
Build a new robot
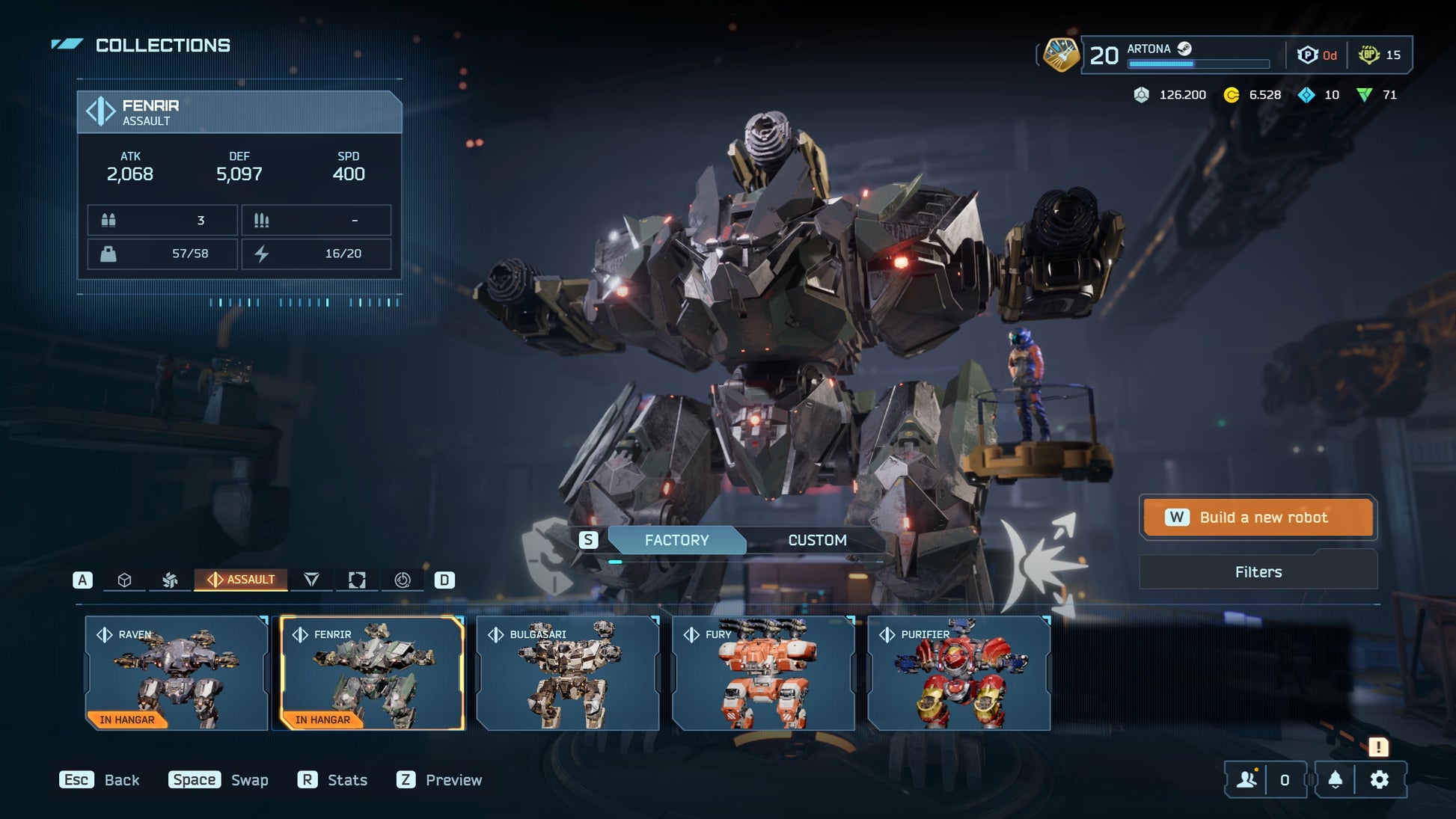click(1258, 518)
